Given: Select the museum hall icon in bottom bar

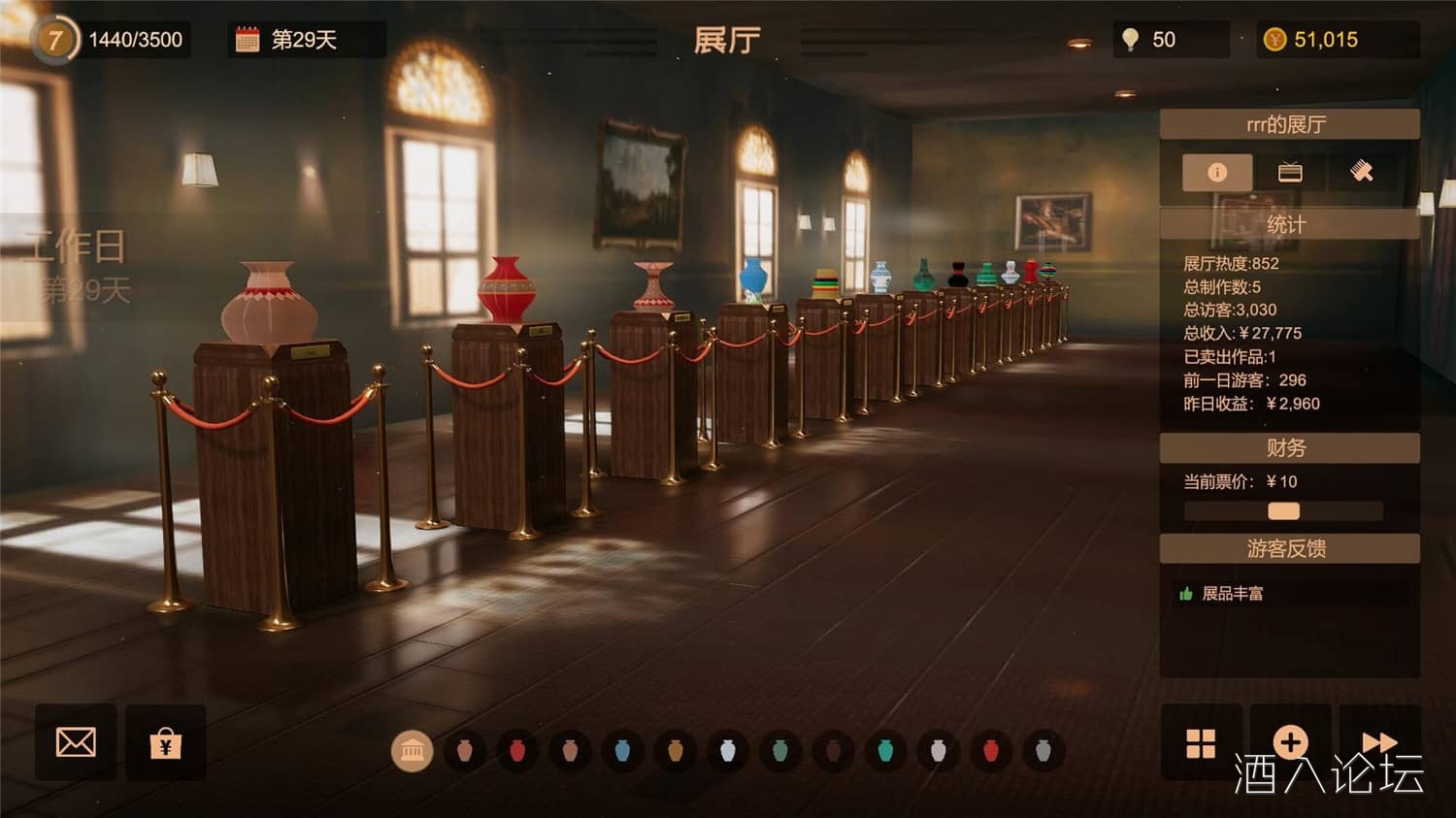Looking at the screenshot, I should click(x=412, y=751).
